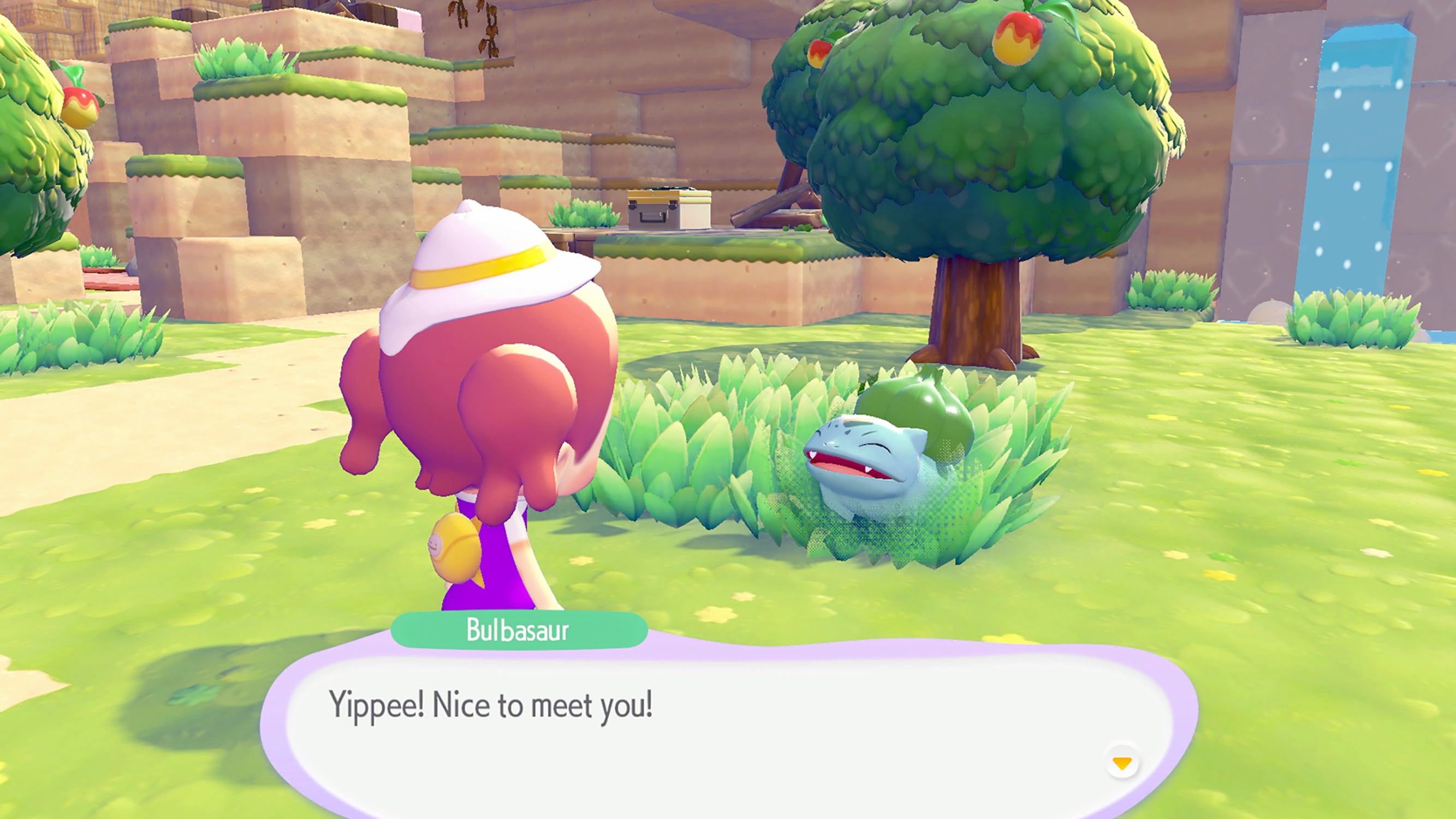Click the apple on the right tree's top

coord(1018,39)
